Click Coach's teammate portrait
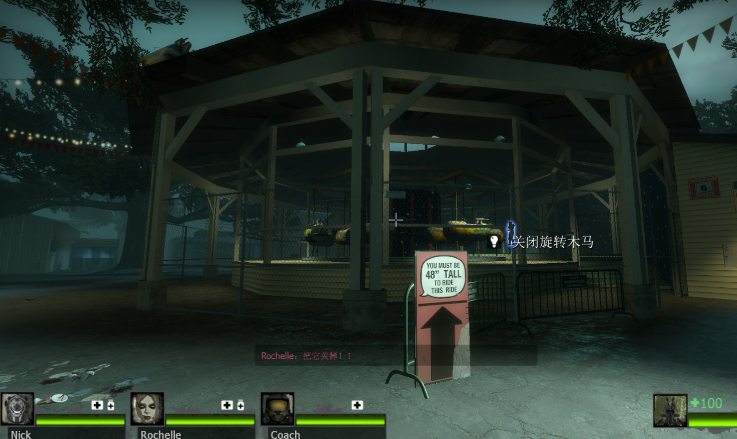 [277, 409]
